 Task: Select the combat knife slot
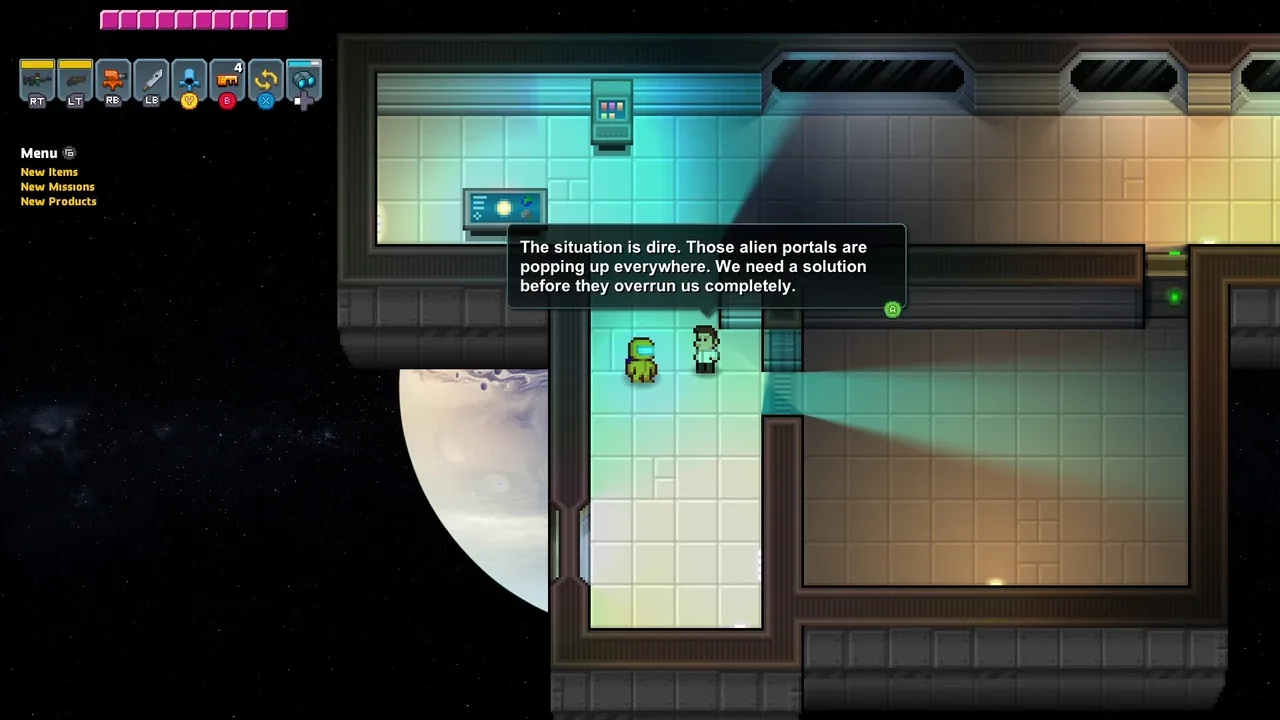coord(151,80)
